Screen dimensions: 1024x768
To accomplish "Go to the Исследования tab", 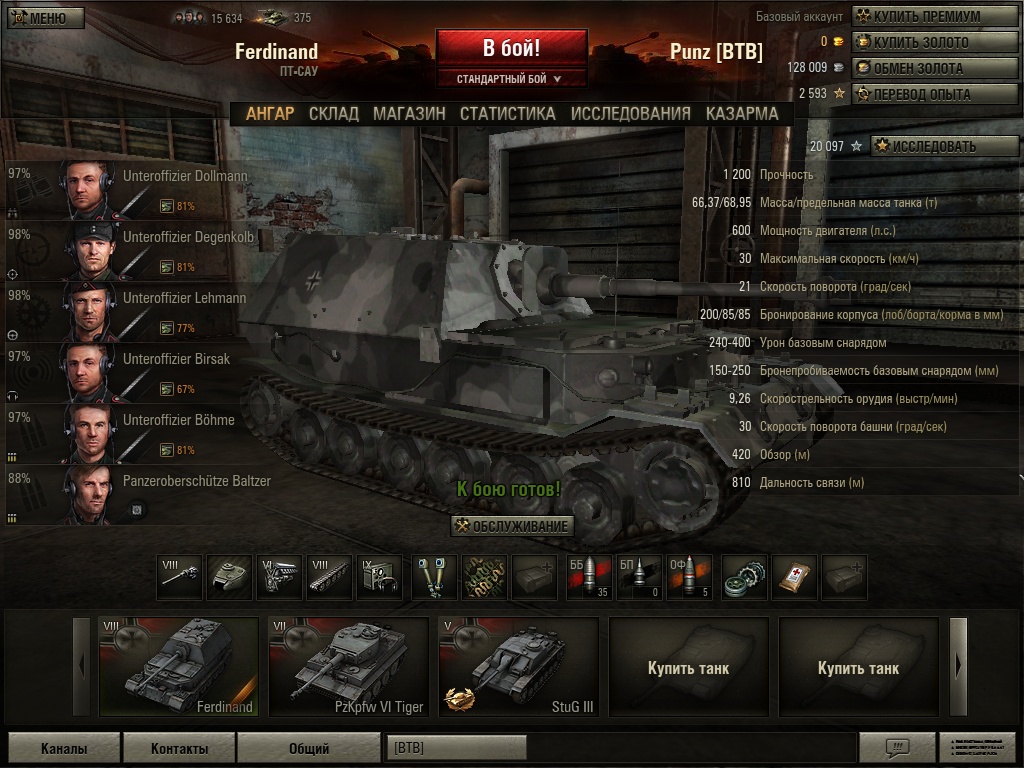I will tap(630, 113).
